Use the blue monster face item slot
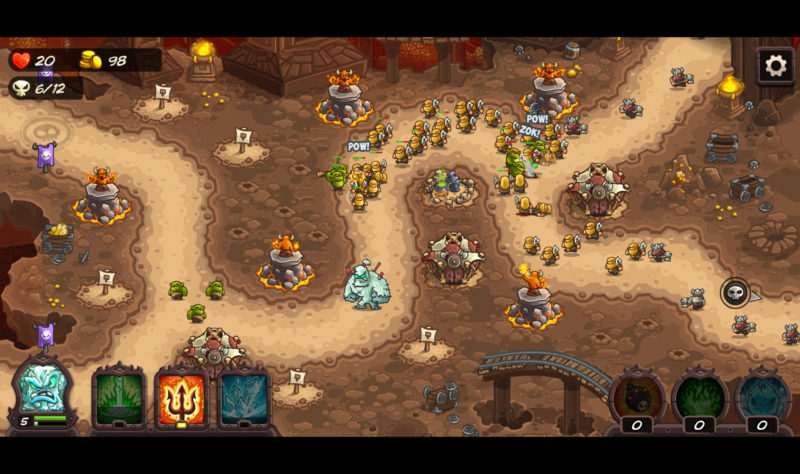This screenshot has width=800, height=474. [x=762, y=395]
